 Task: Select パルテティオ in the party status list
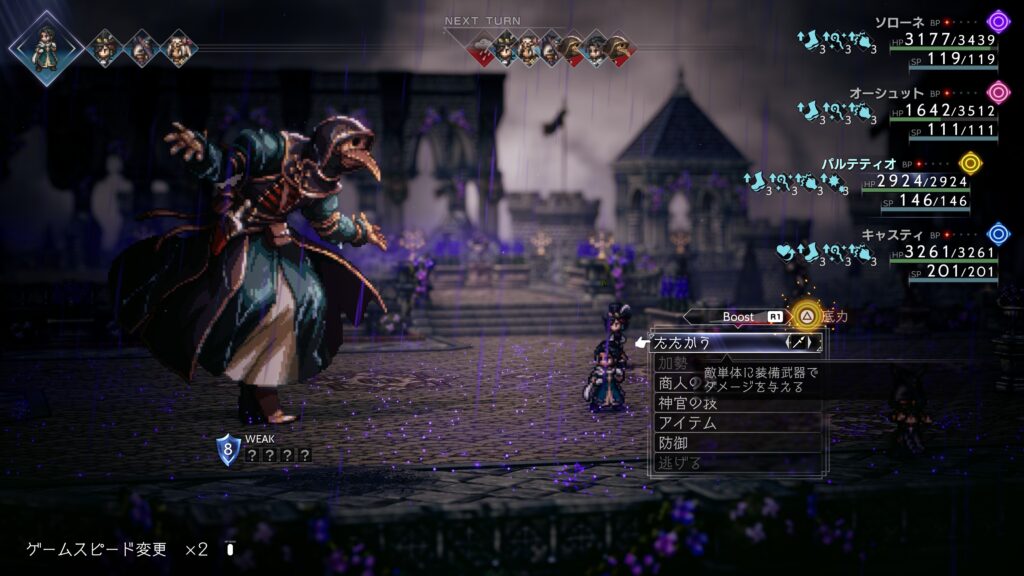pos(859,163)
